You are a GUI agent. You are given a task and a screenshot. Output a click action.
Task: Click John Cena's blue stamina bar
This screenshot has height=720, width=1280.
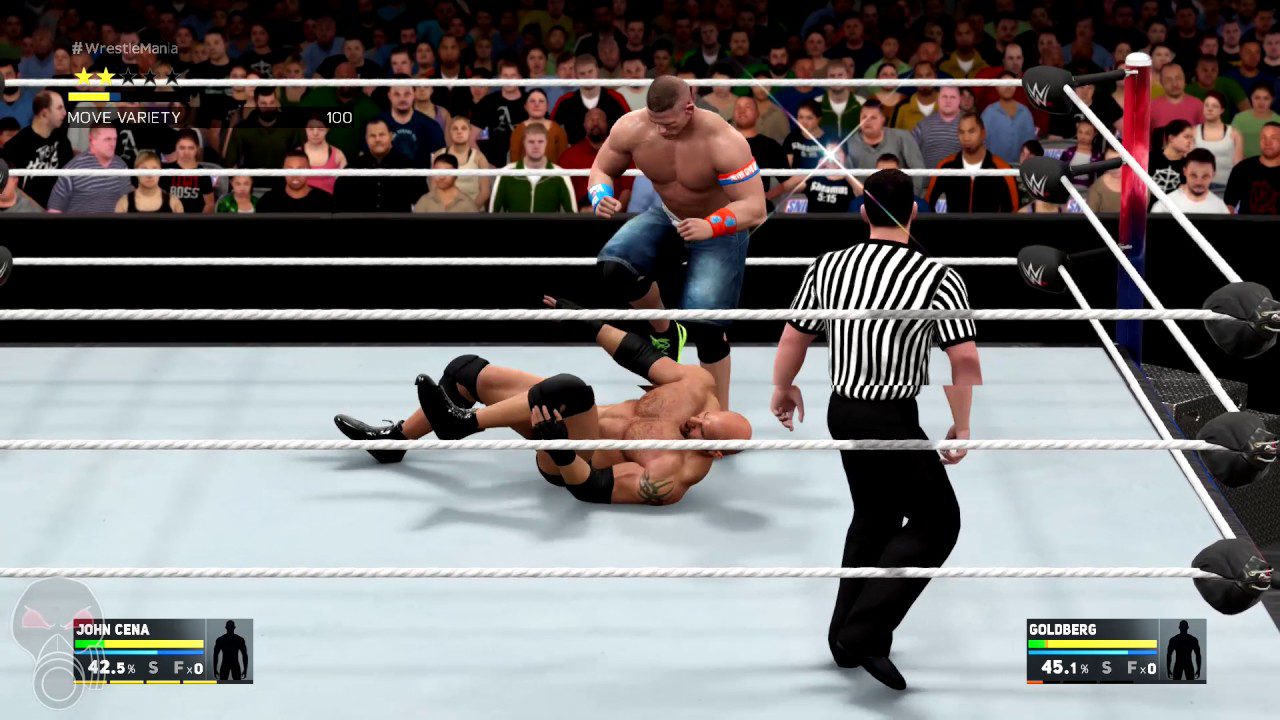[x=139, y=652]
